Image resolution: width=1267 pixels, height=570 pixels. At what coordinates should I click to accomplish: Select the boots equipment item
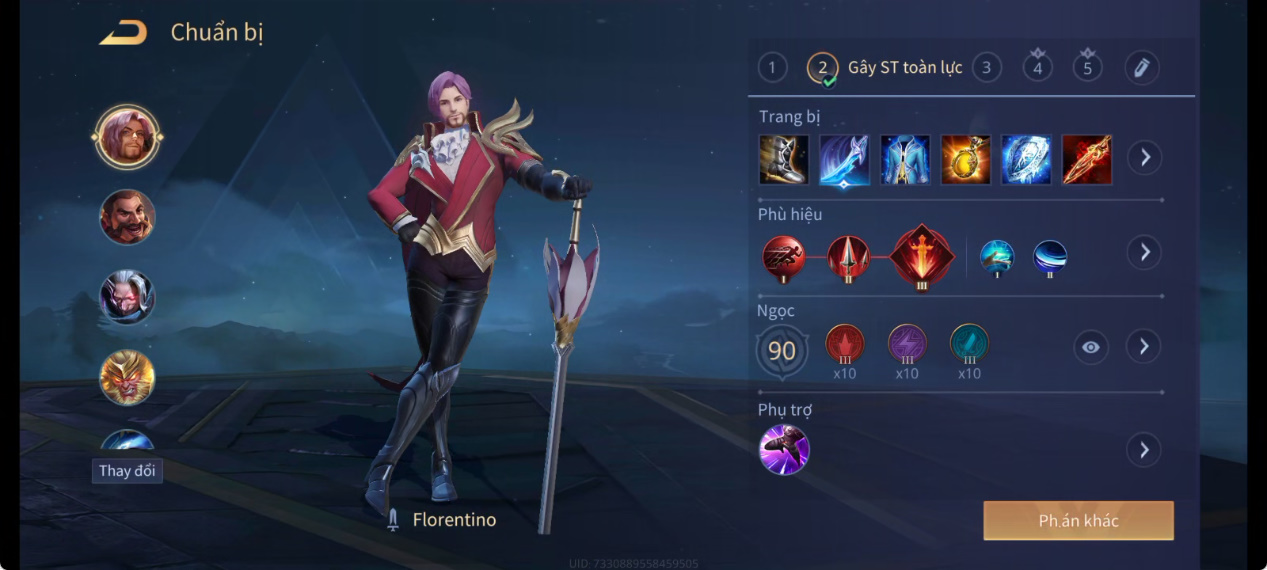[783, 160]
